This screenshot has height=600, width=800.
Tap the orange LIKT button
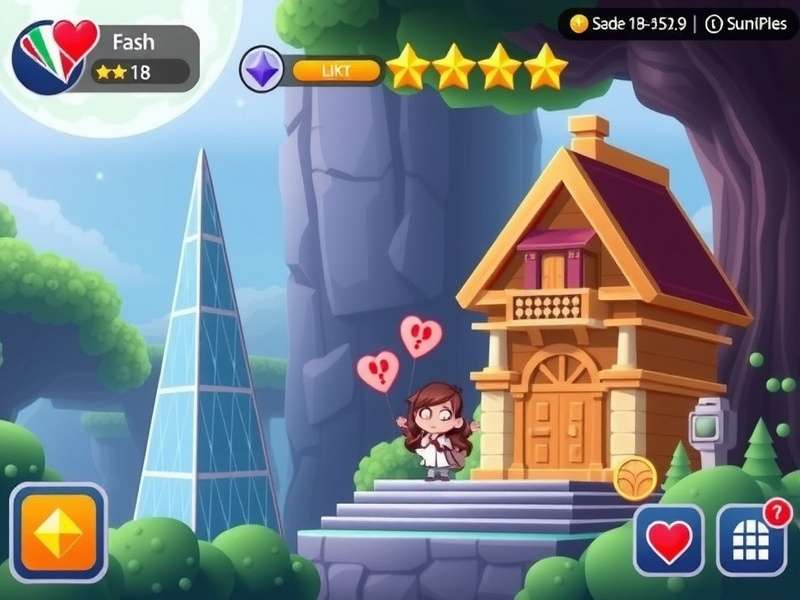[x=336, y=70]
